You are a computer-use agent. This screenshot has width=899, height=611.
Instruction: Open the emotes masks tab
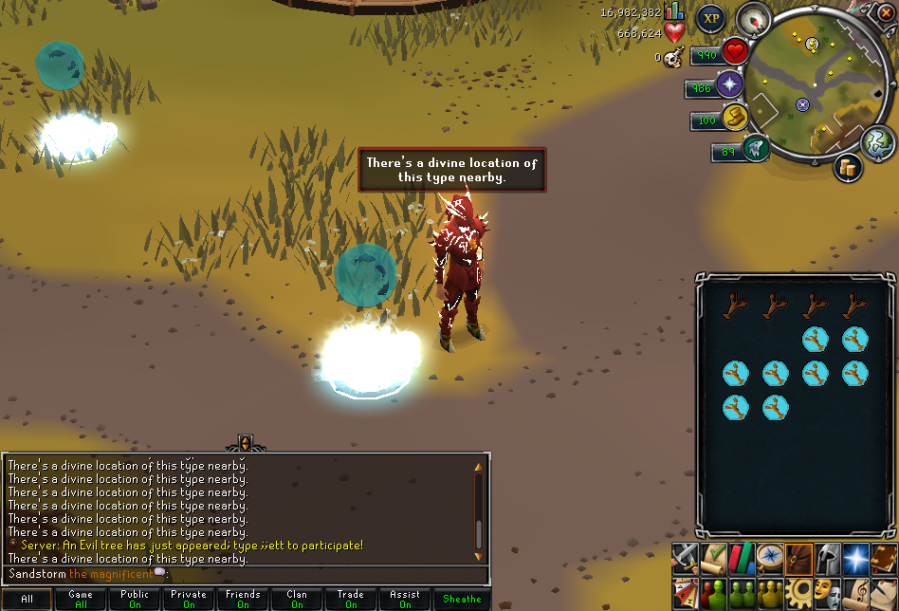pyautogui.click(x=827, y=590)
